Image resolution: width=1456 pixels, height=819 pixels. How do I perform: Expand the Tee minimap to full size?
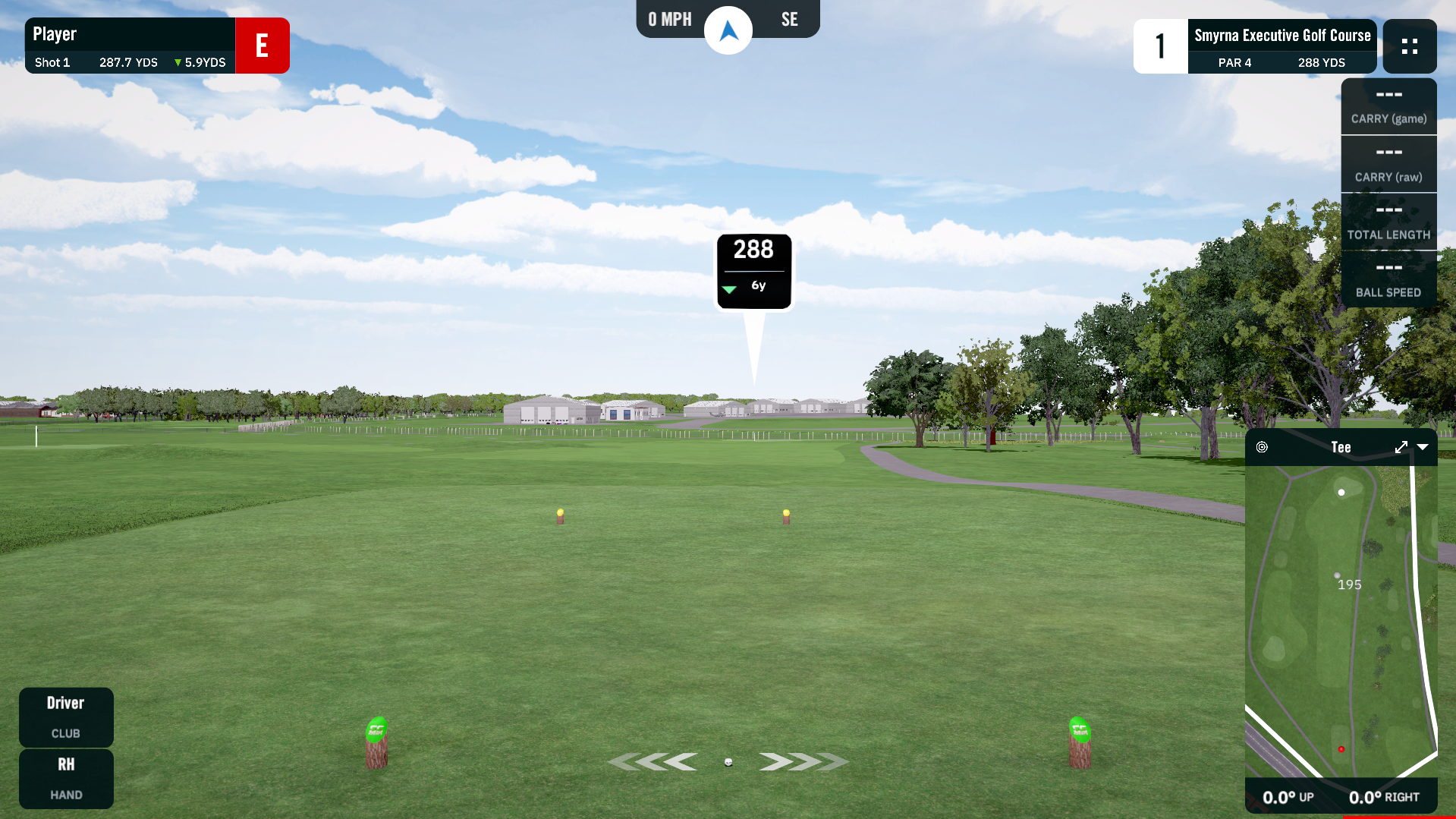[x=1401, y=448]
